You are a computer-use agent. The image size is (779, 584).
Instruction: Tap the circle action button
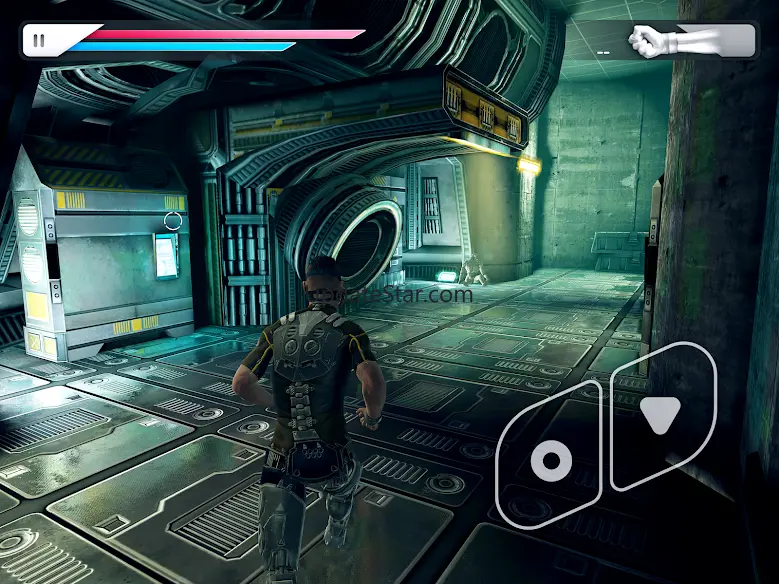click(x=550, y=460)
